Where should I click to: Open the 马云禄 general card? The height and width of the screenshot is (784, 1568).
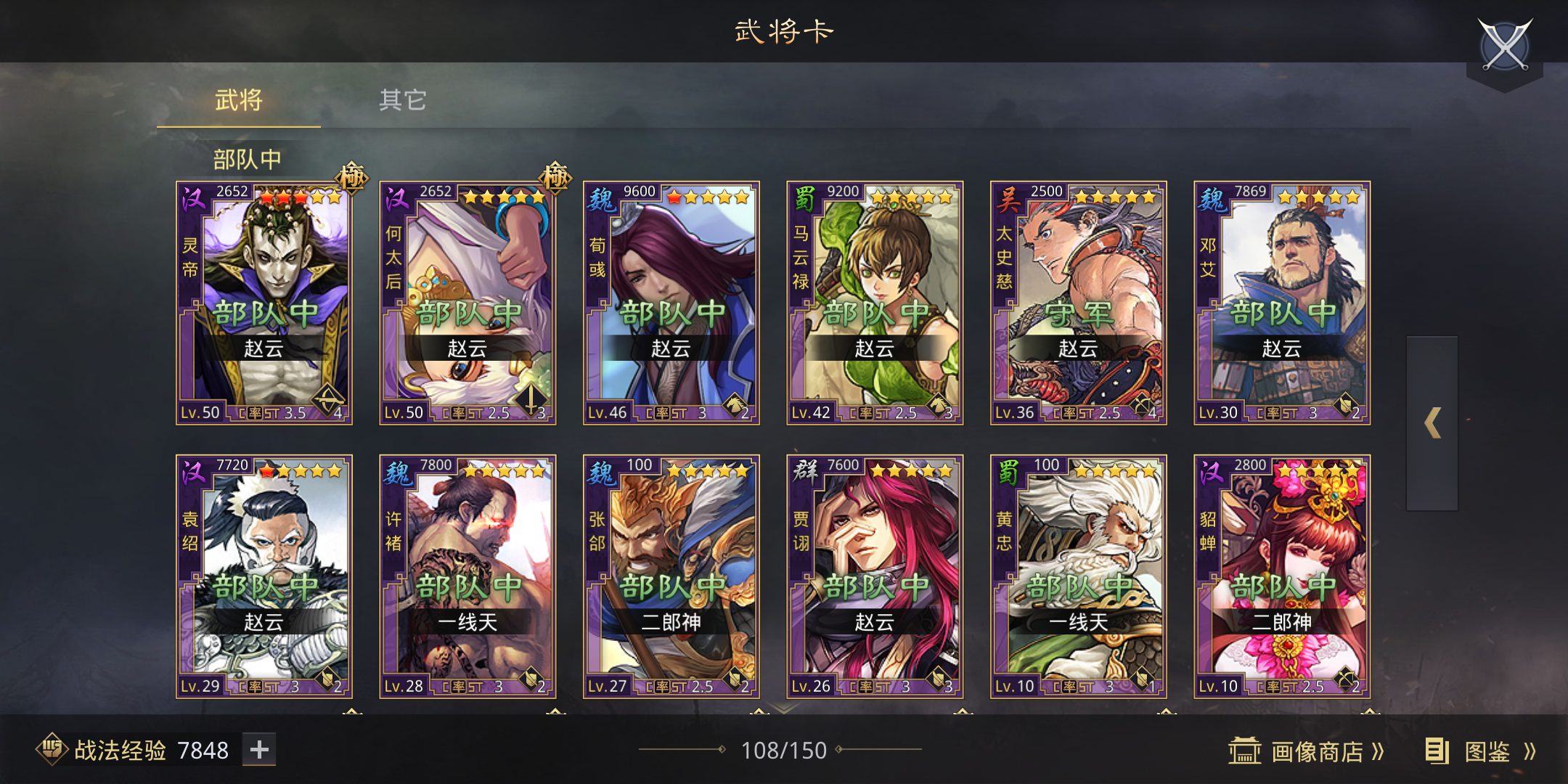point(875,303)
